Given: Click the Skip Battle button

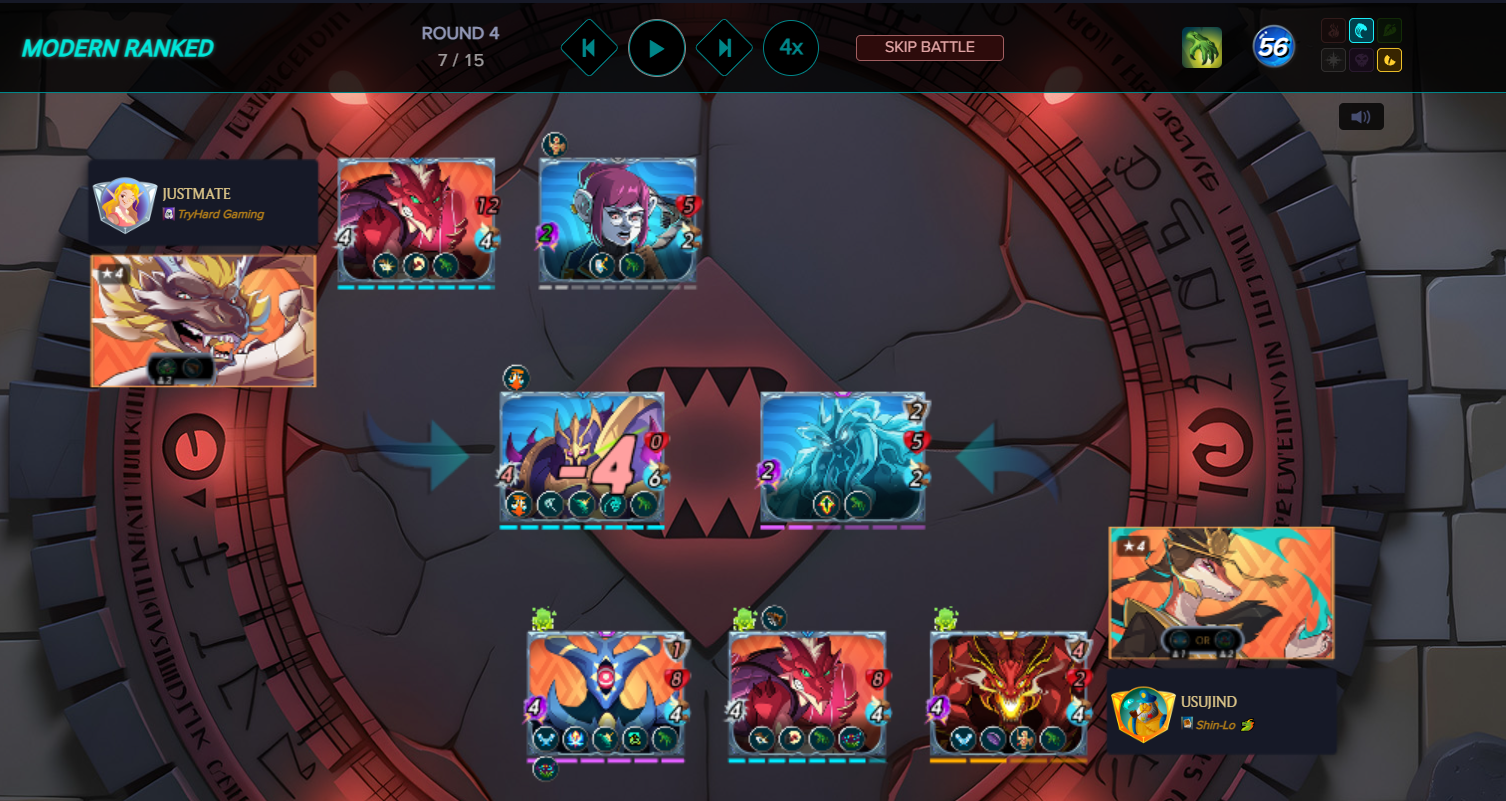Looking at the screenshot, I should click(x=929, y=47).
